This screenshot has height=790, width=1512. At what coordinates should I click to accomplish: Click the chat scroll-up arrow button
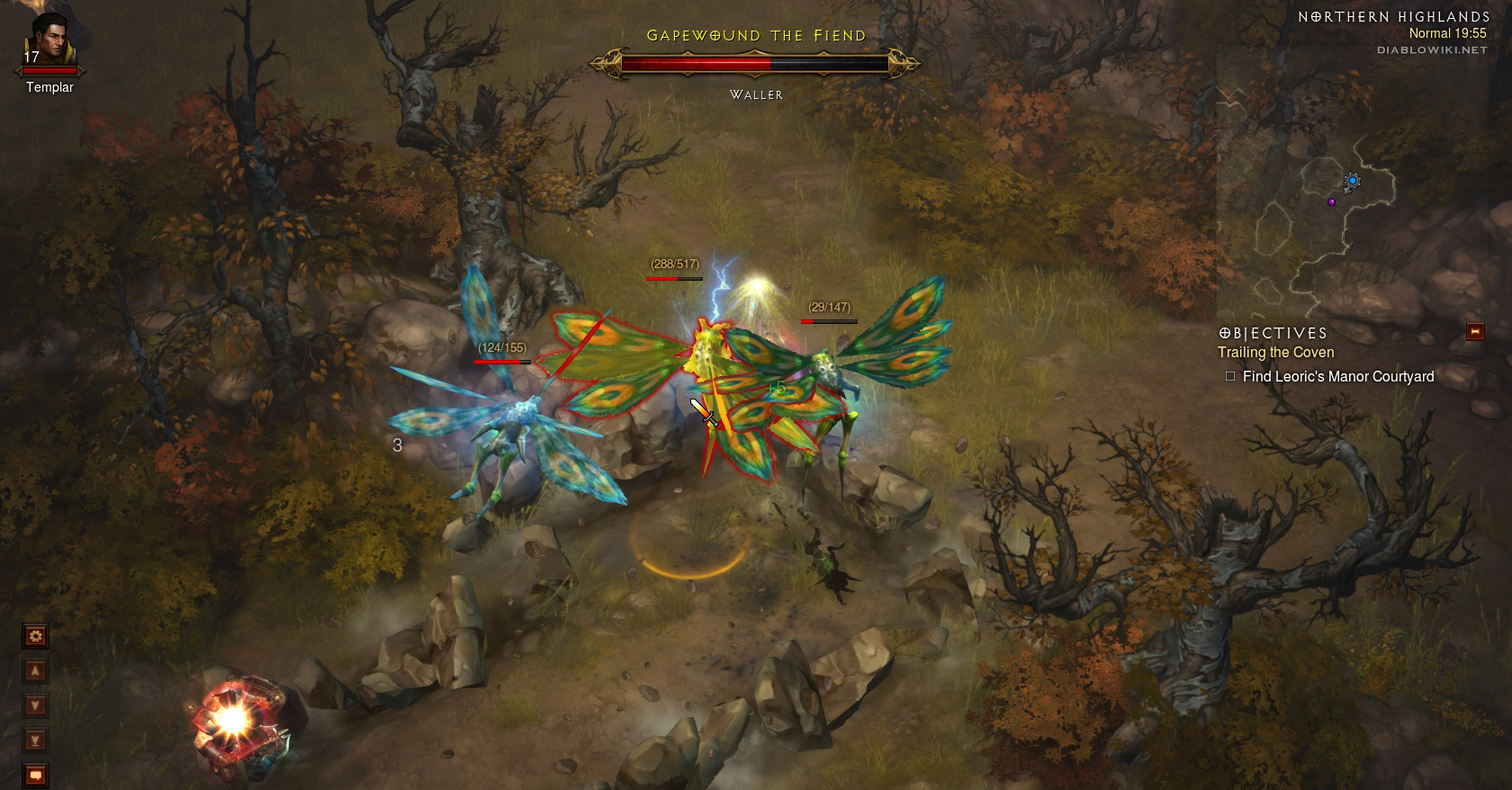(x=35, y=671)
